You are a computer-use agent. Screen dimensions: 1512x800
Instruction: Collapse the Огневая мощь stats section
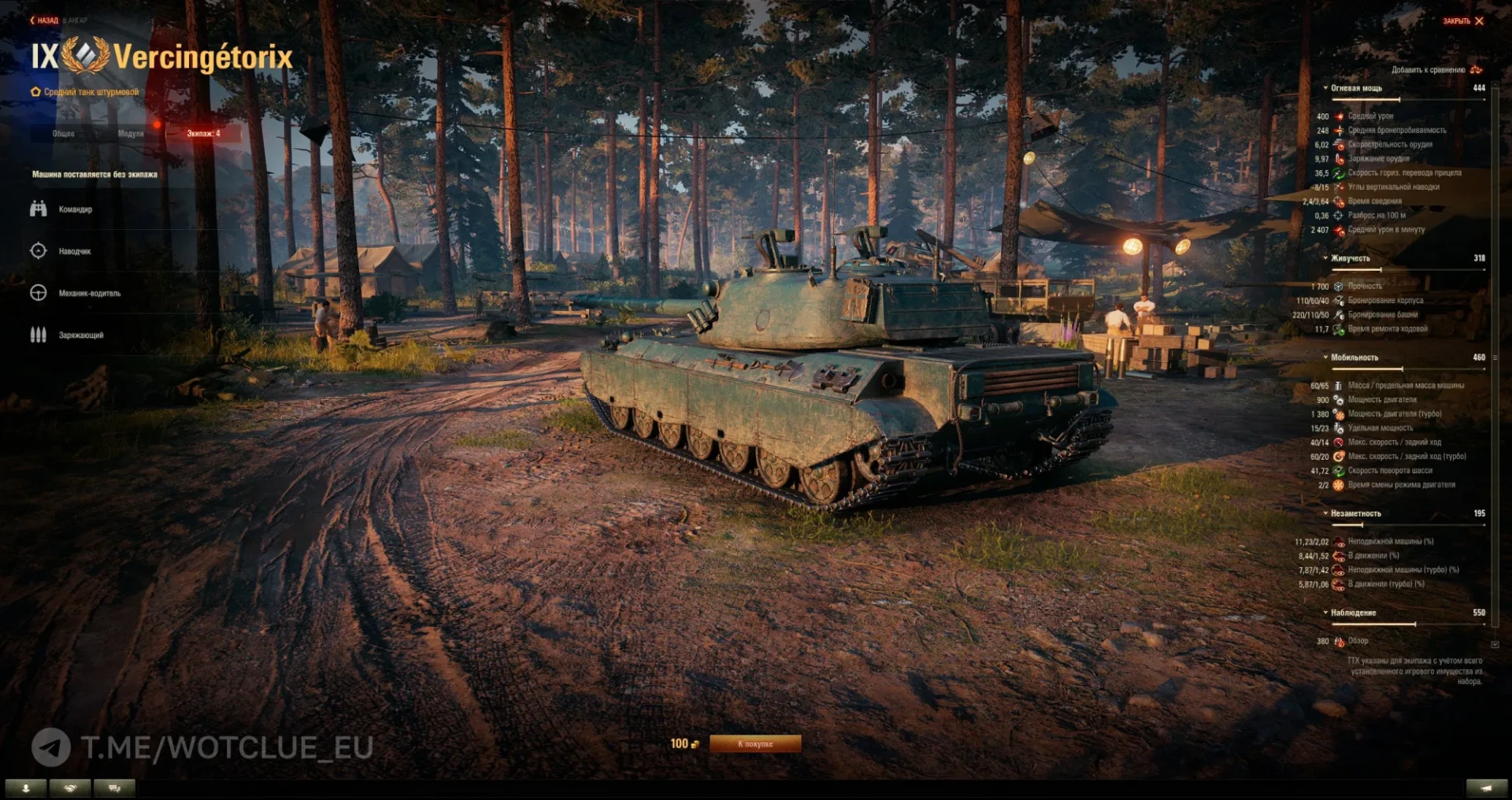tap(1355, 88)
